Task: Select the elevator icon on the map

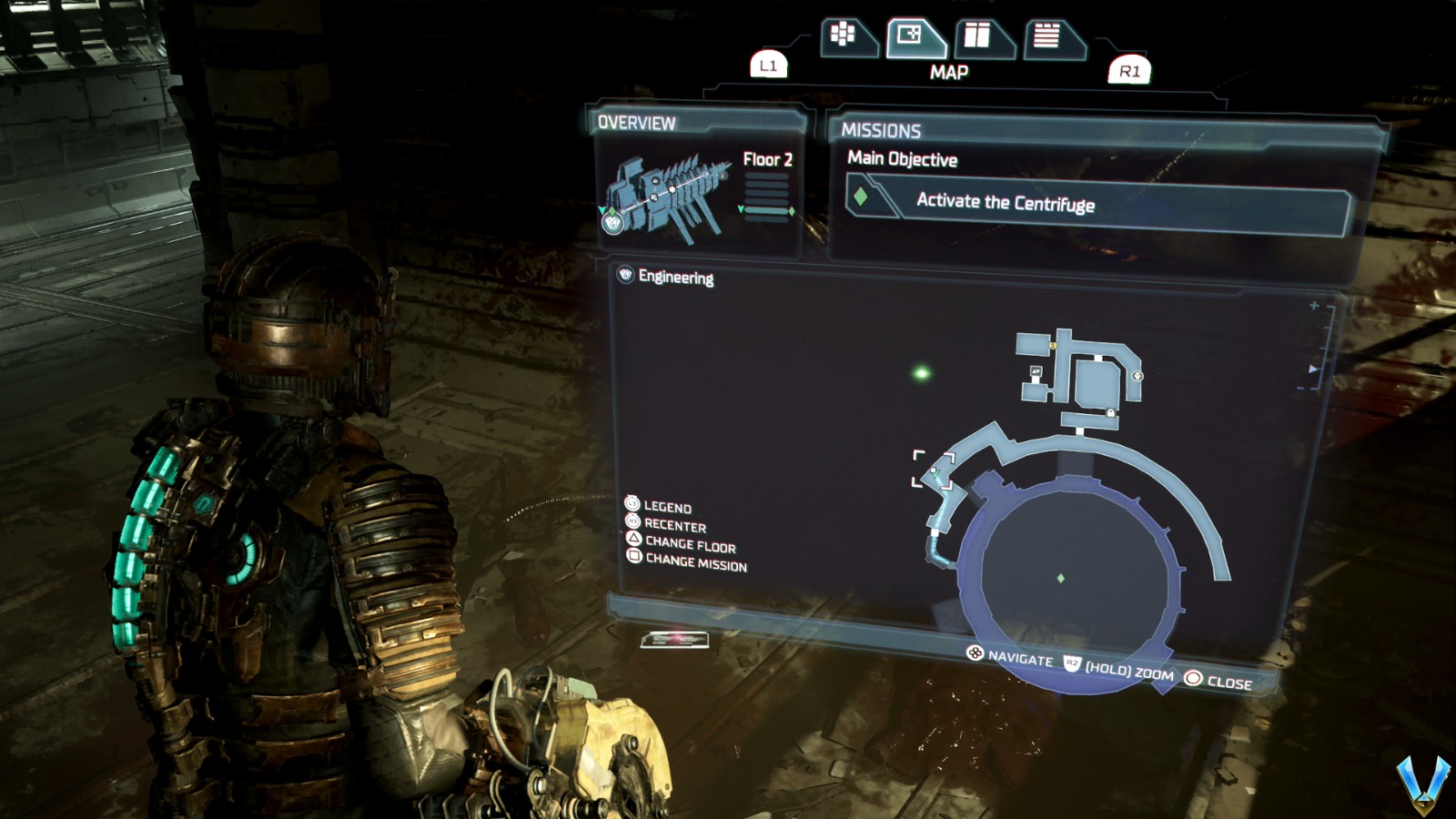Action: pyautogui.click(x=1036, y=370)
